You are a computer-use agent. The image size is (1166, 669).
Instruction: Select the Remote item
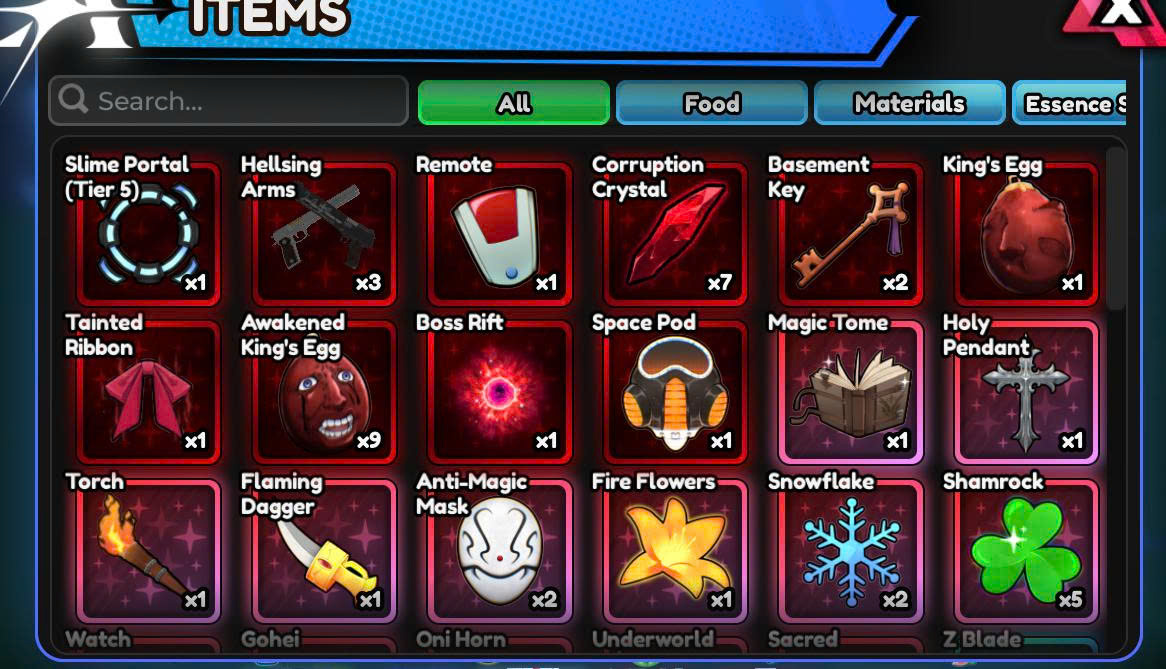[x=498, y=234]
